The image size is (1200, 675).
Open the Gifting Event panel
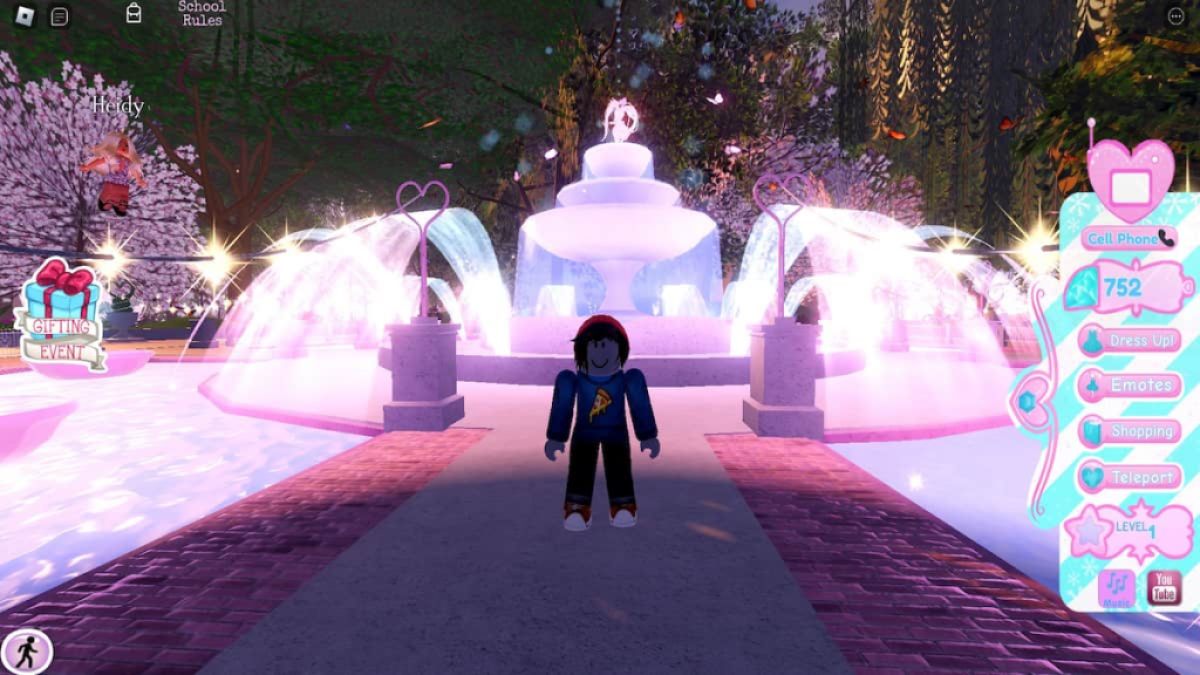[62, 314]
